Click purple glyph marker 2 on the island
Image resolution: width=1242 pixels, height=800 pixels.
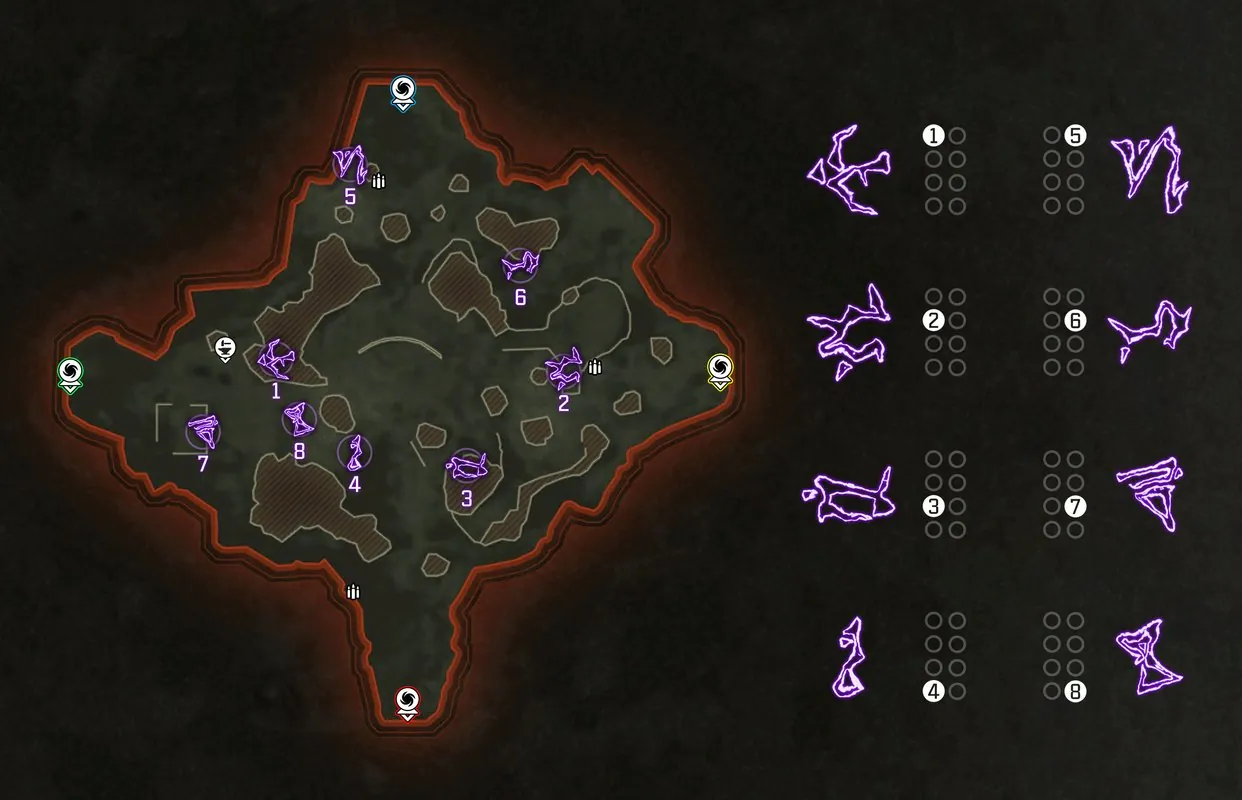[563, 369]
